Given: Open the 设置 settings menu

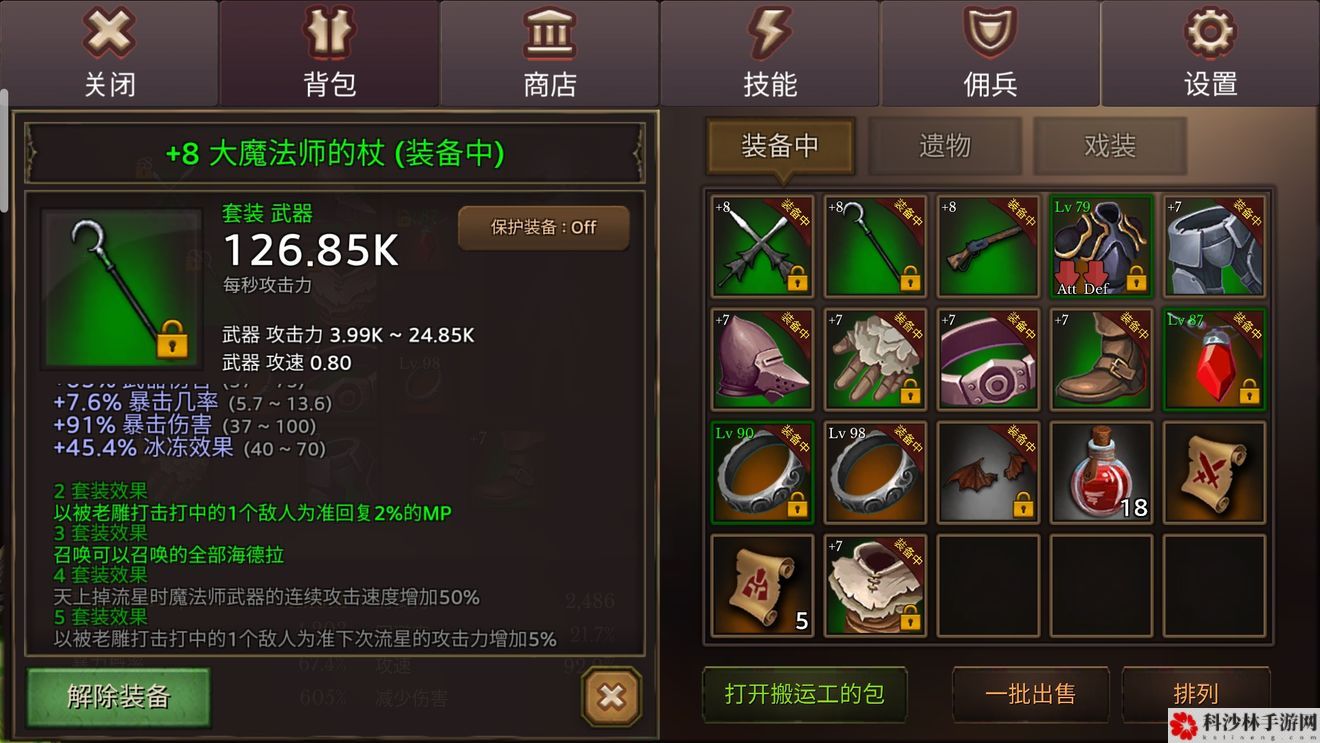Looking at the screenshot, I should [x=1210, y=50].
